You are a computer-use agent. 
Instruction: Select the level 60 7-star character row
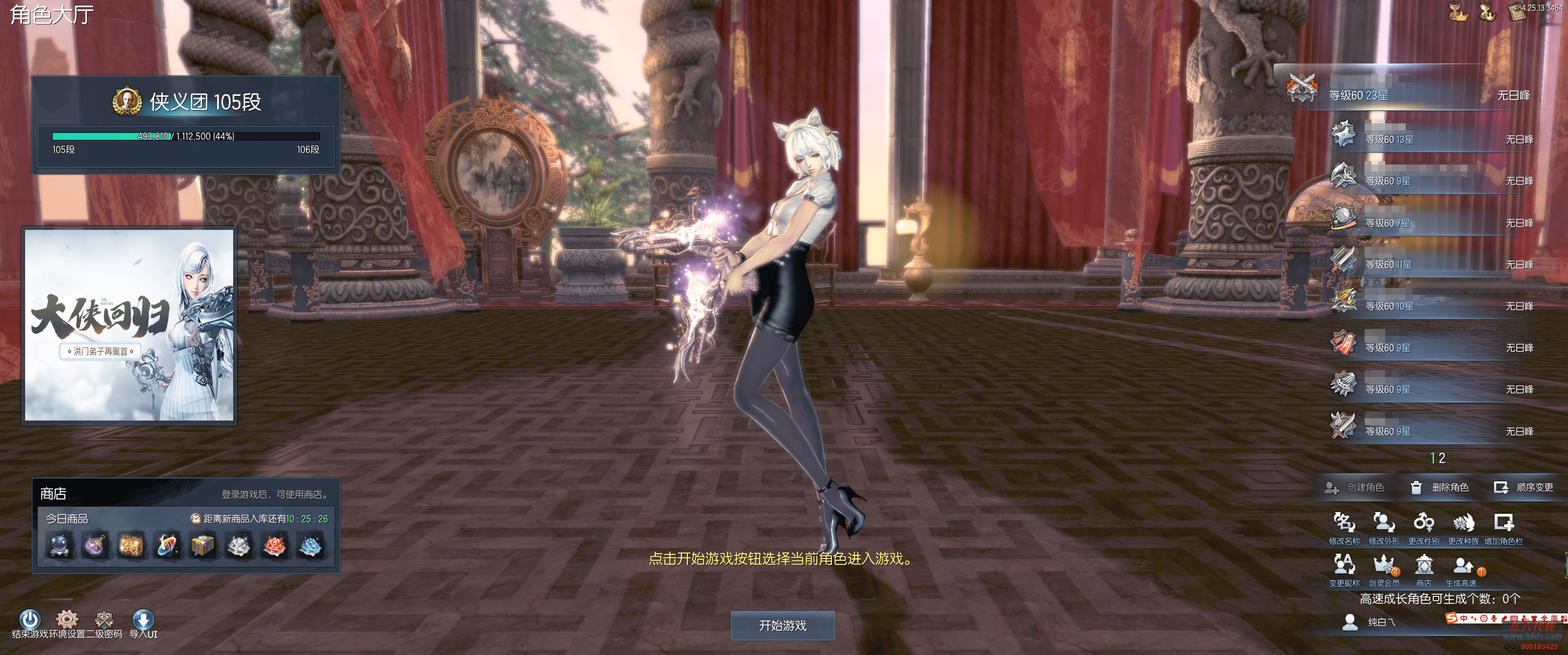(1430, 223)
